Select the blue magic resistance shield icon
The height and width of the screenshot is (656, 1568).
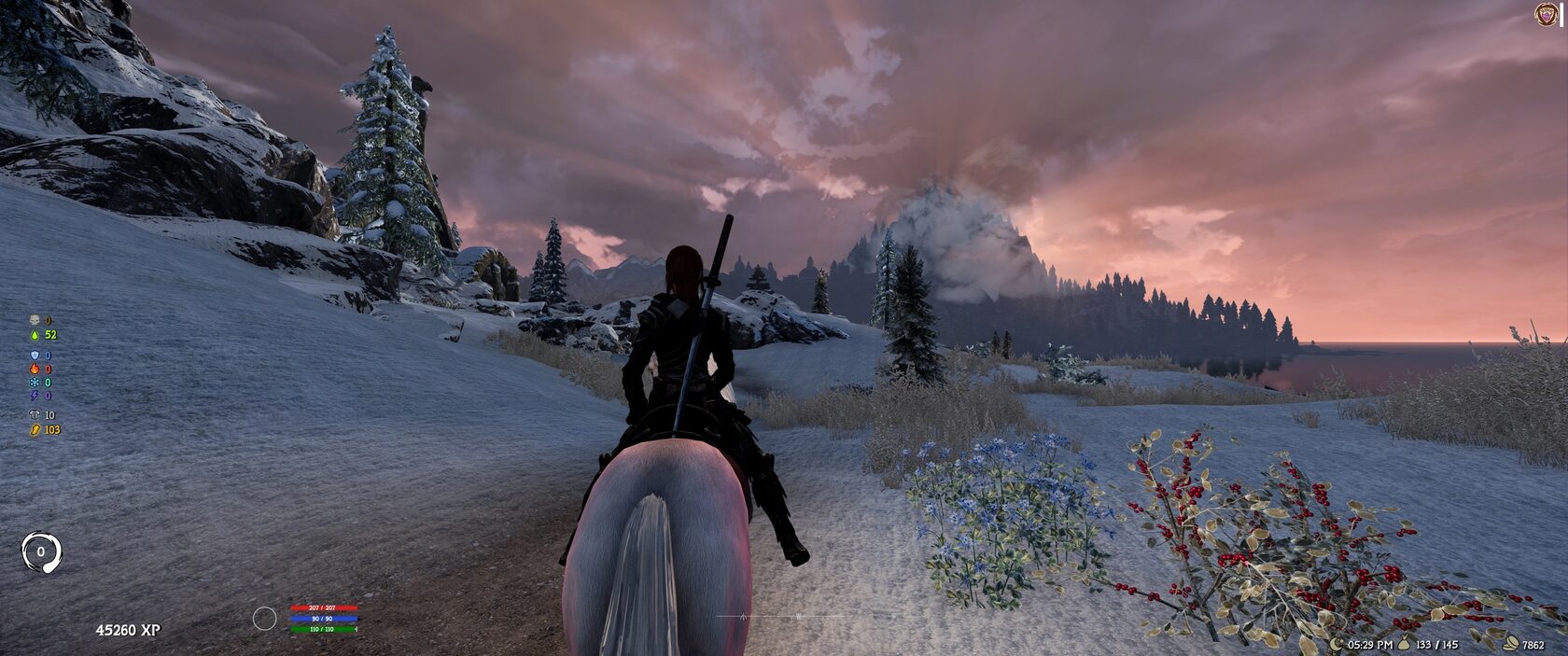pyautogui.click(x=35, y=356)
